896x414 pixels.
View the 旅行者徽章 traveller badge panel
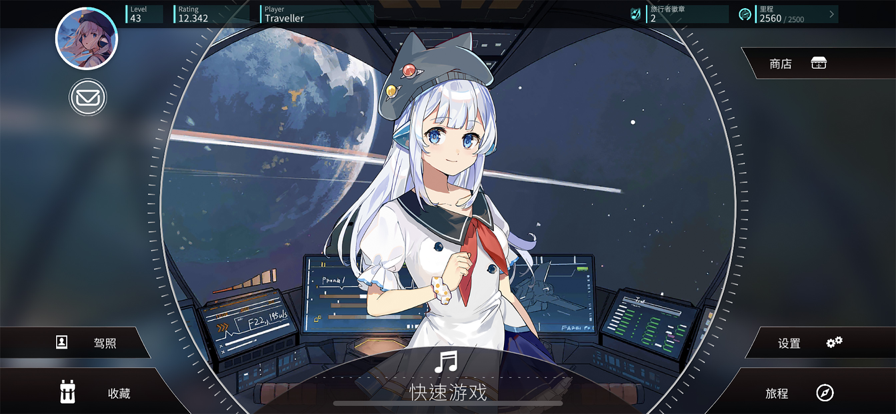680,14
